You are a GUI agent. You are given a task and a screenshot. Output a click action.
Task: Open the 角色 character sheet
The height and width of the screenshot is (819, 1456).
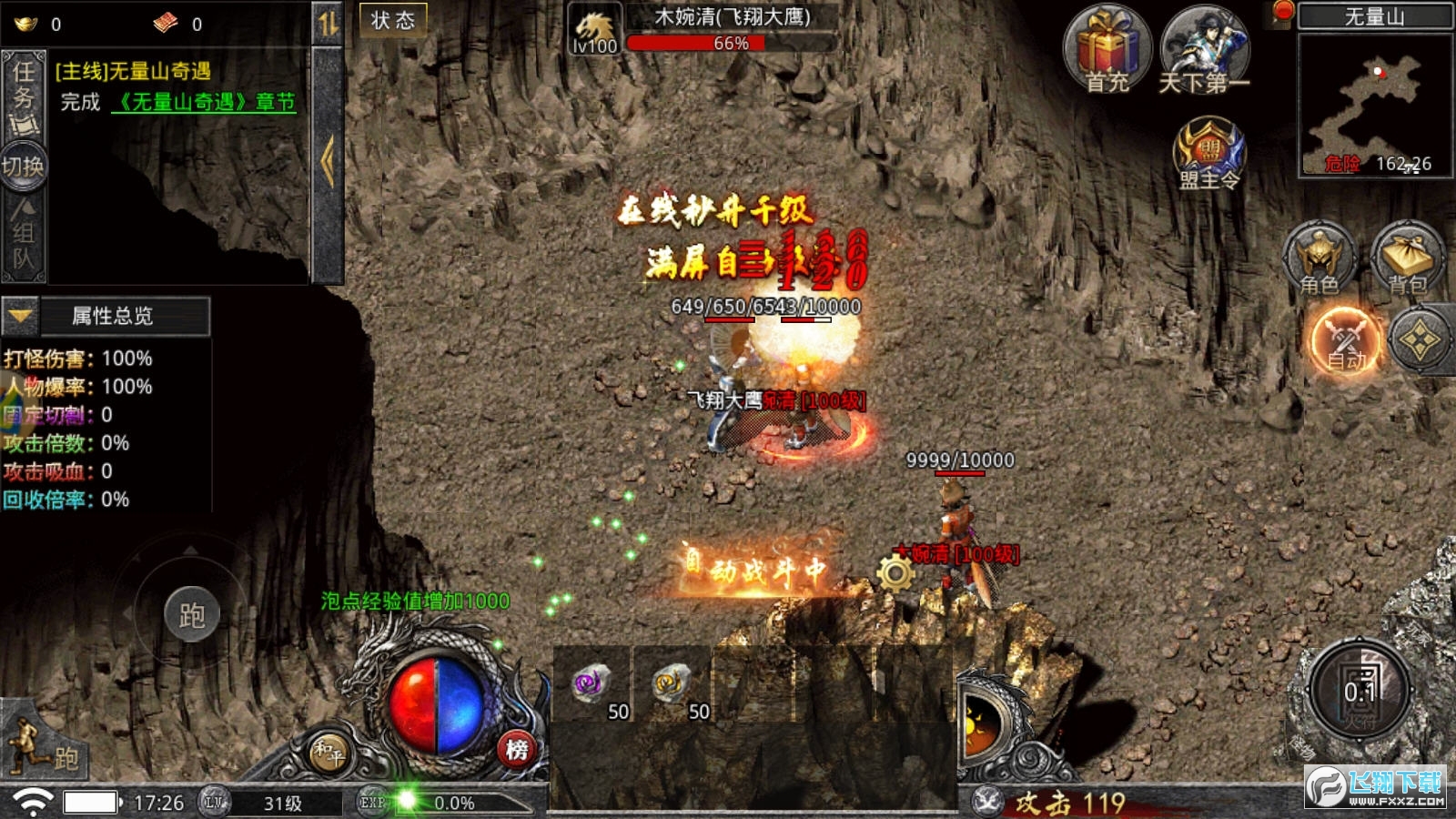1319,258
